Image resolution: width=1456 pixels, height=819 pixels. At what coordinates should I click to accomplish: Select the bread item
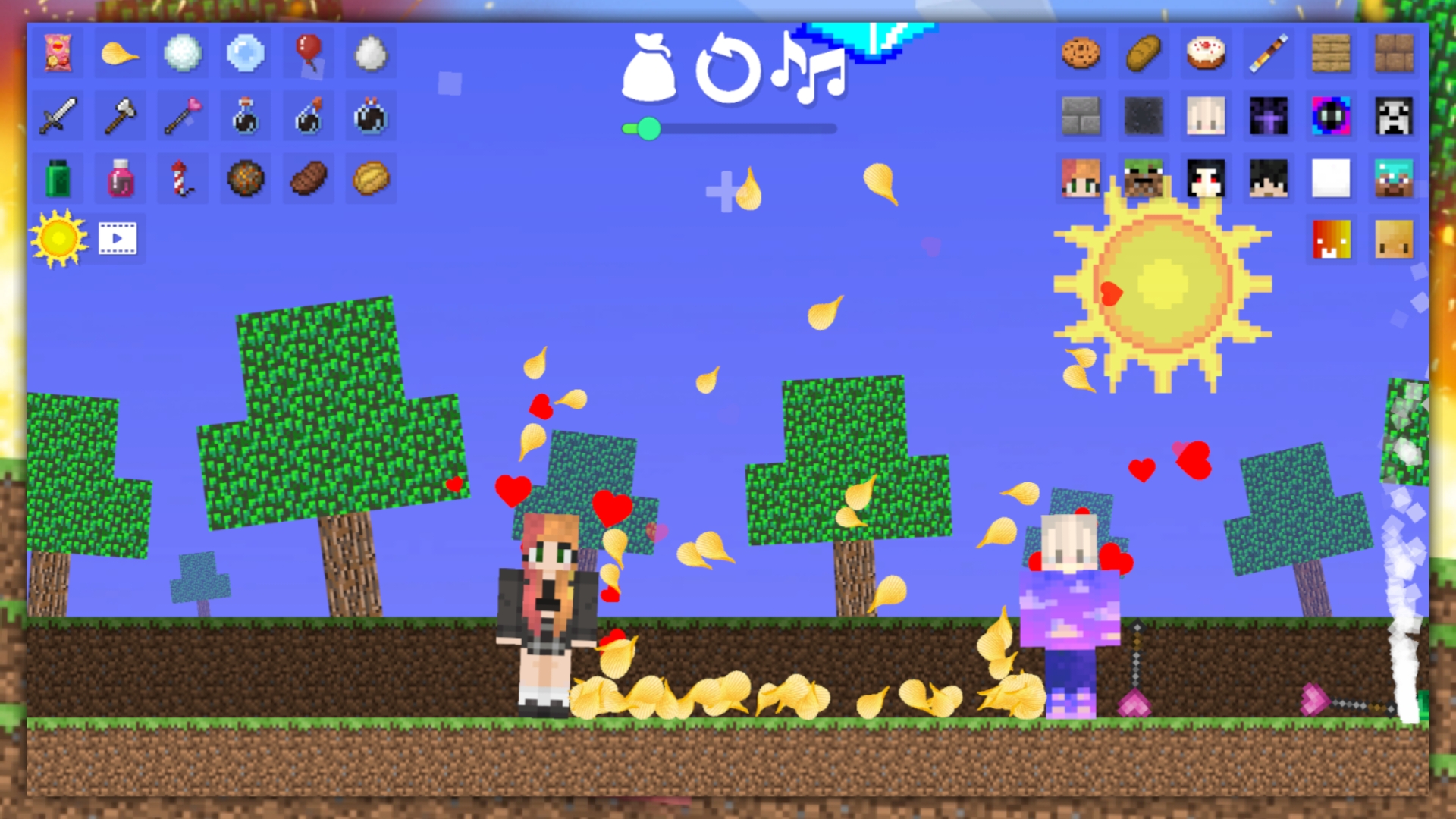pyautogui.click(x=1143, y=54)
